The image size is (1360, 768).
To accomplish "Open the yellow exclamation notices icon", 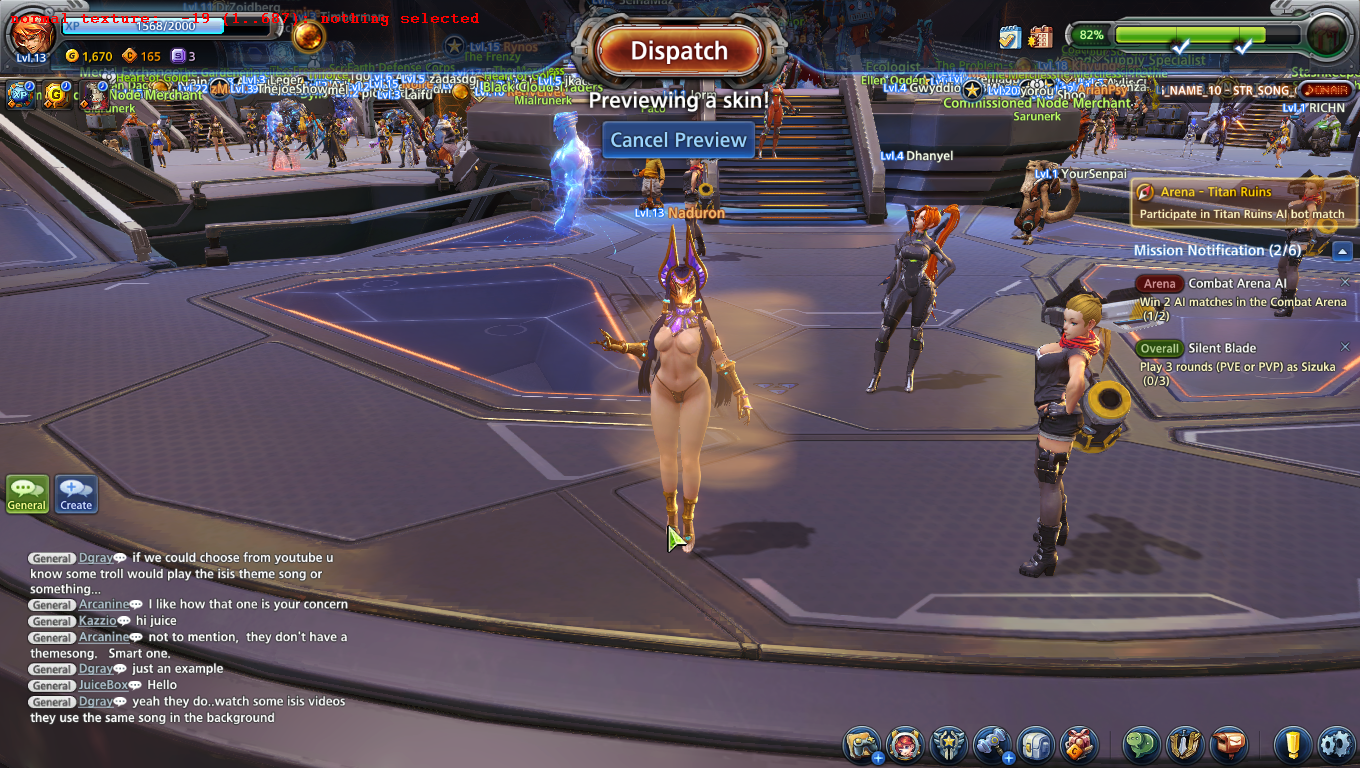I will point(1292,745).
